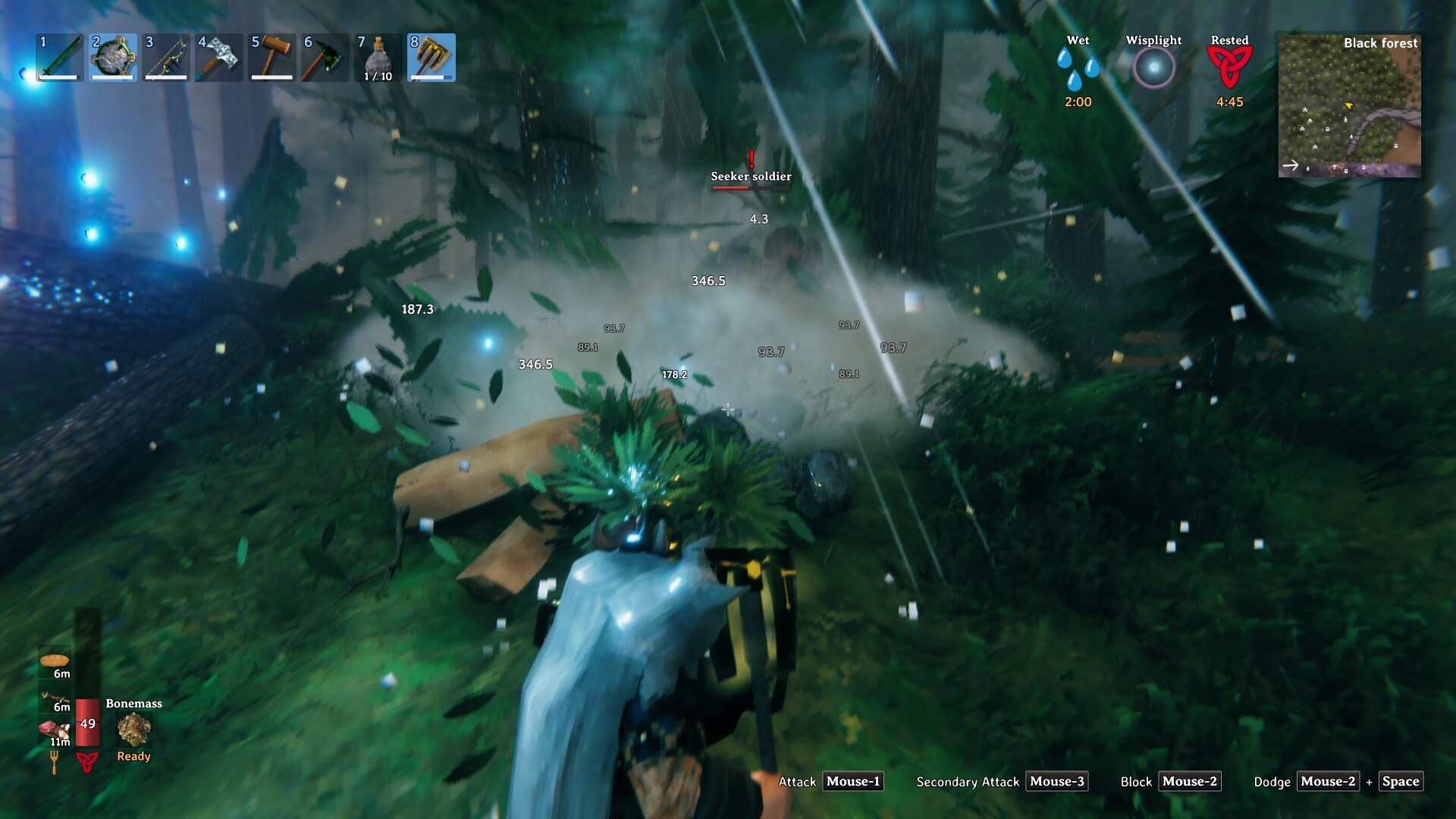Pick the wooden build hammer in slot 5
This screenshot has width=1456, height=819.
(x=272, y=57)
